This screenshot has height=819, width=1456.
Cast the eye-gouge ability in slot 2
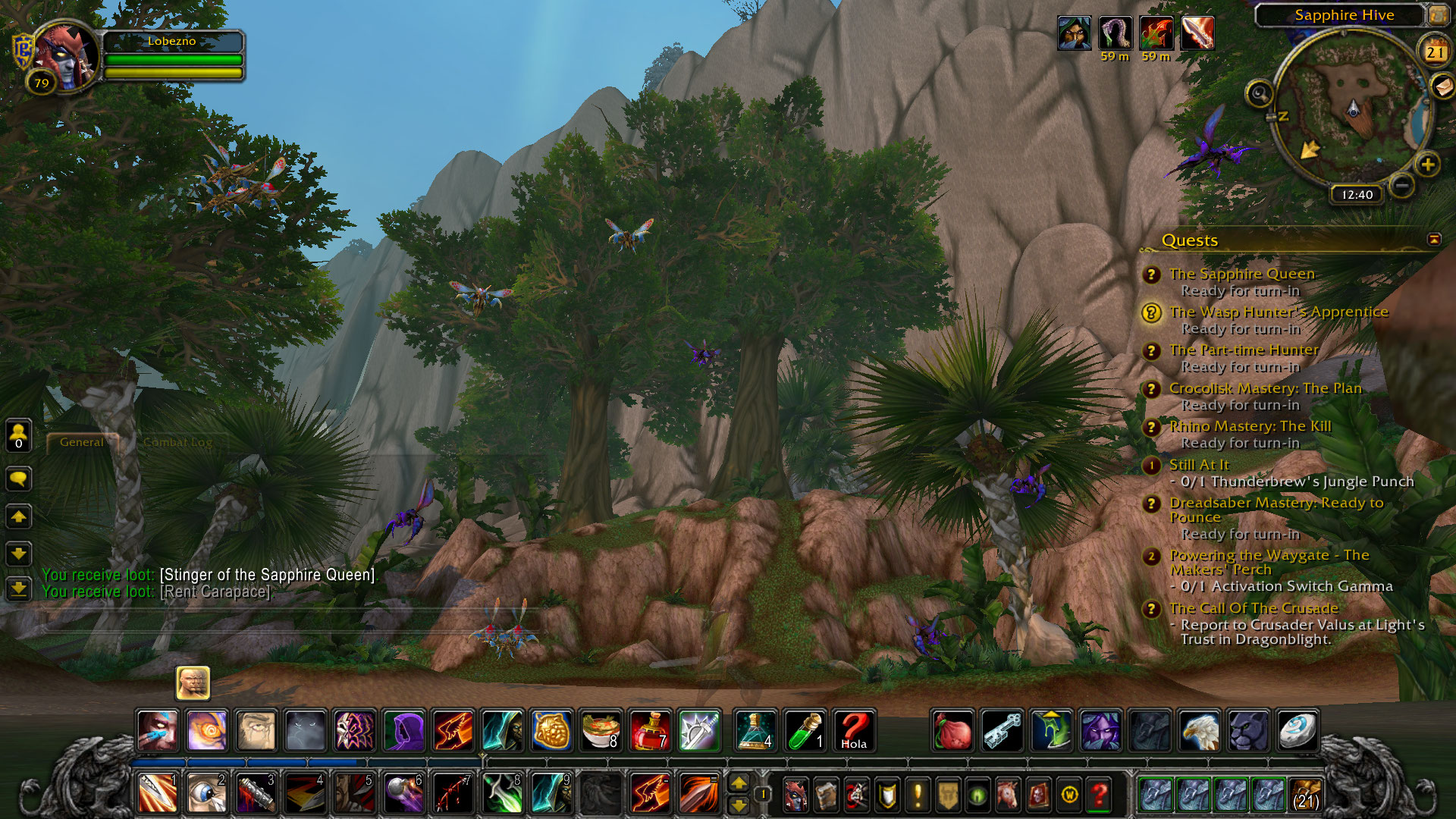coord(206,793)
